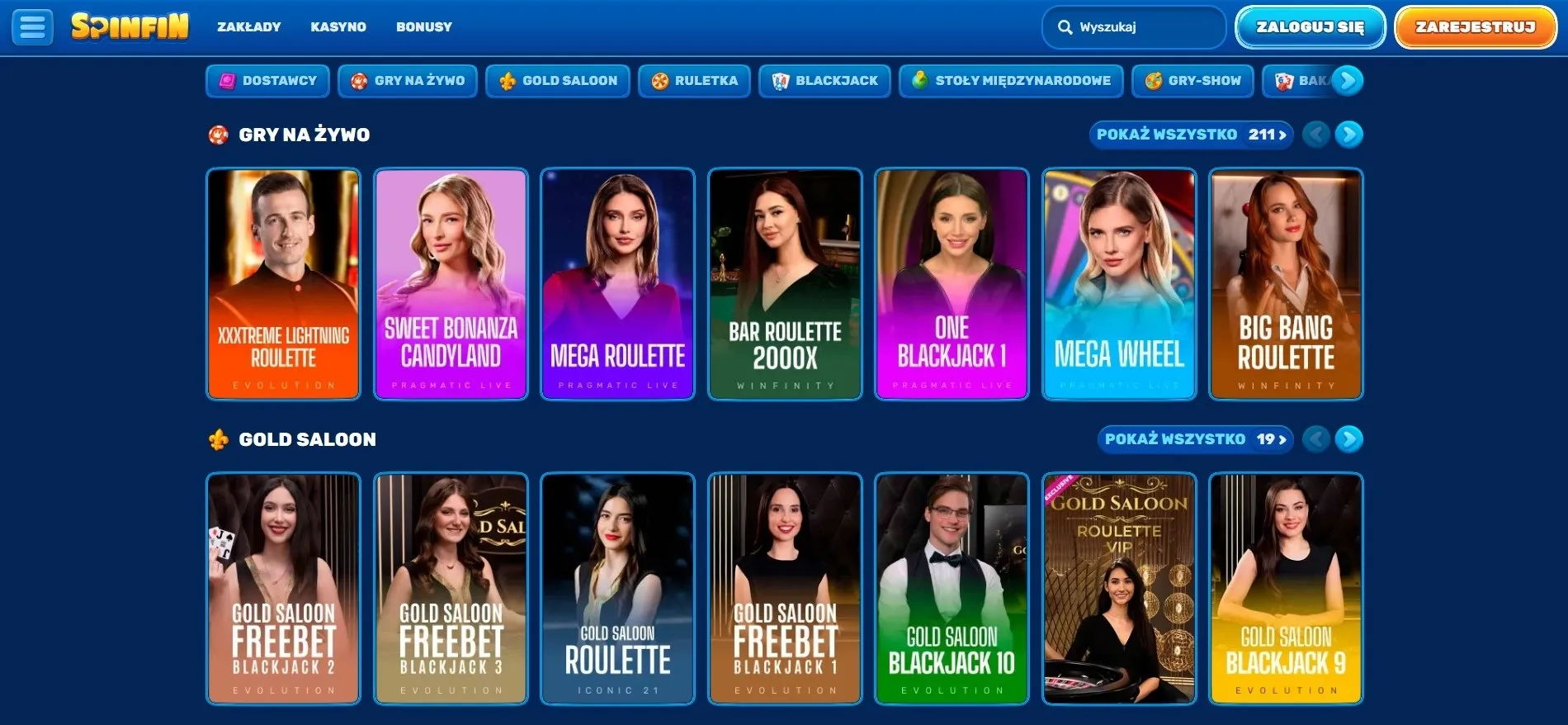
Task: Log in with Zaloguj Się button
Action: pos(1310,27)
